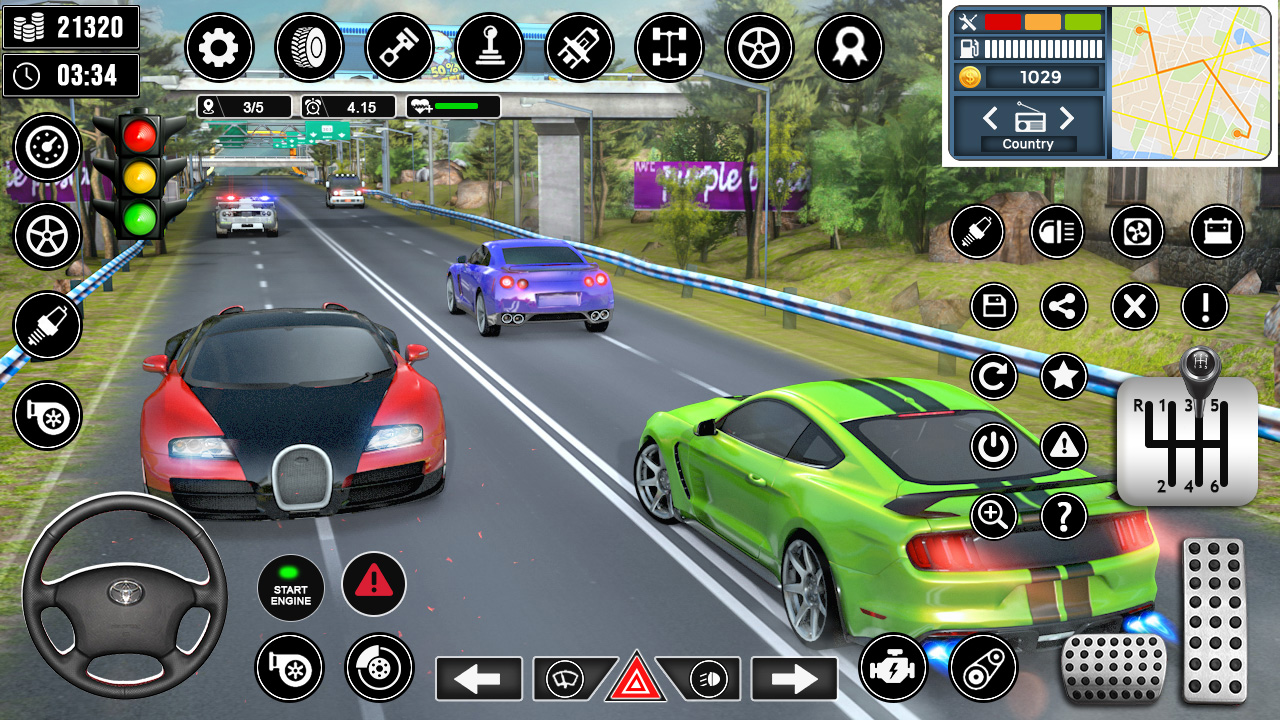Open the settings gear menu
The height and width of the screenshot is (720, 1280).
coord(220,47)
